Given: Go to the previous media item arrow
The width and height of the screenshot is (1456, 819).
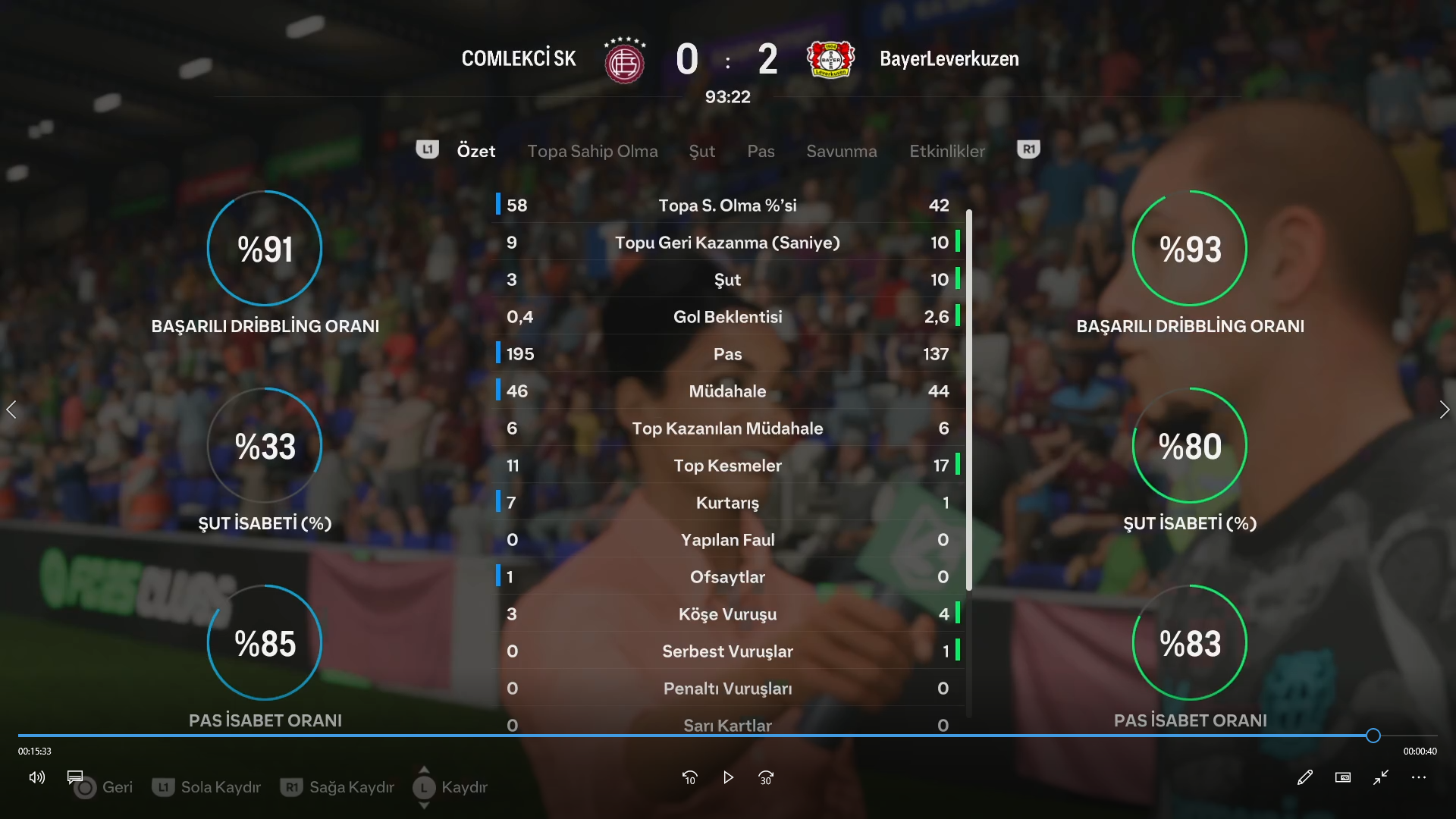Looking at the screenshot, I should 11,410.
